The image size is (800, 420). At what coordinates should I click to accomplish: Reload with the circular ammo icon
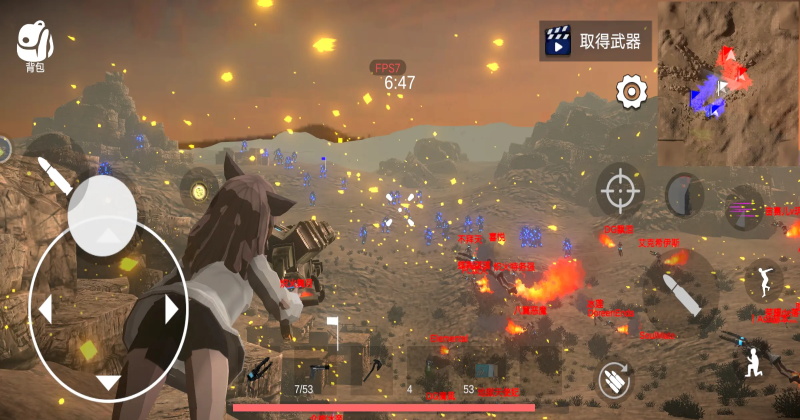(615, 379)
